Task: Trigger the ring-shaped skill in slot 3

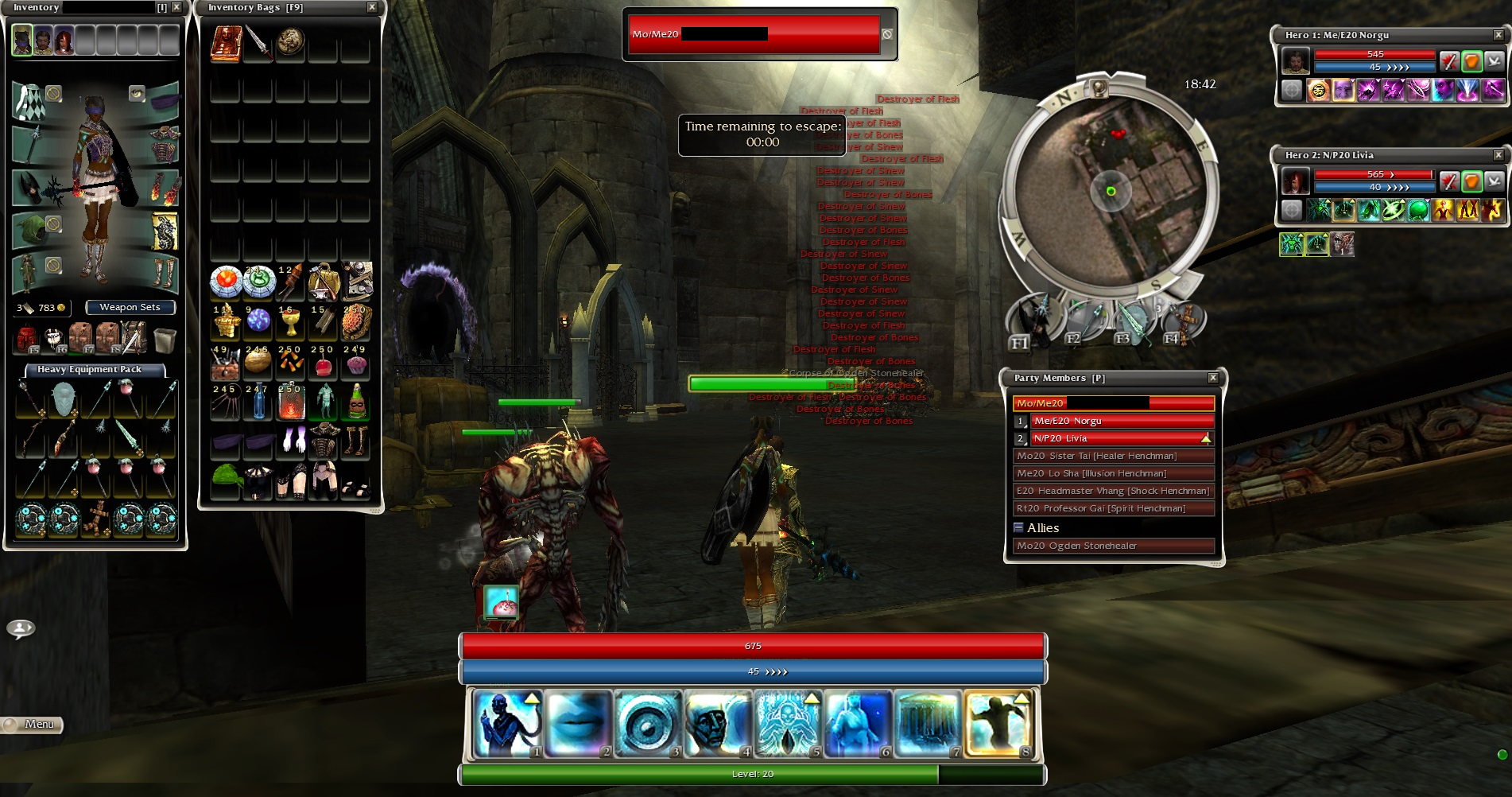Action: [x=648, y=723]
